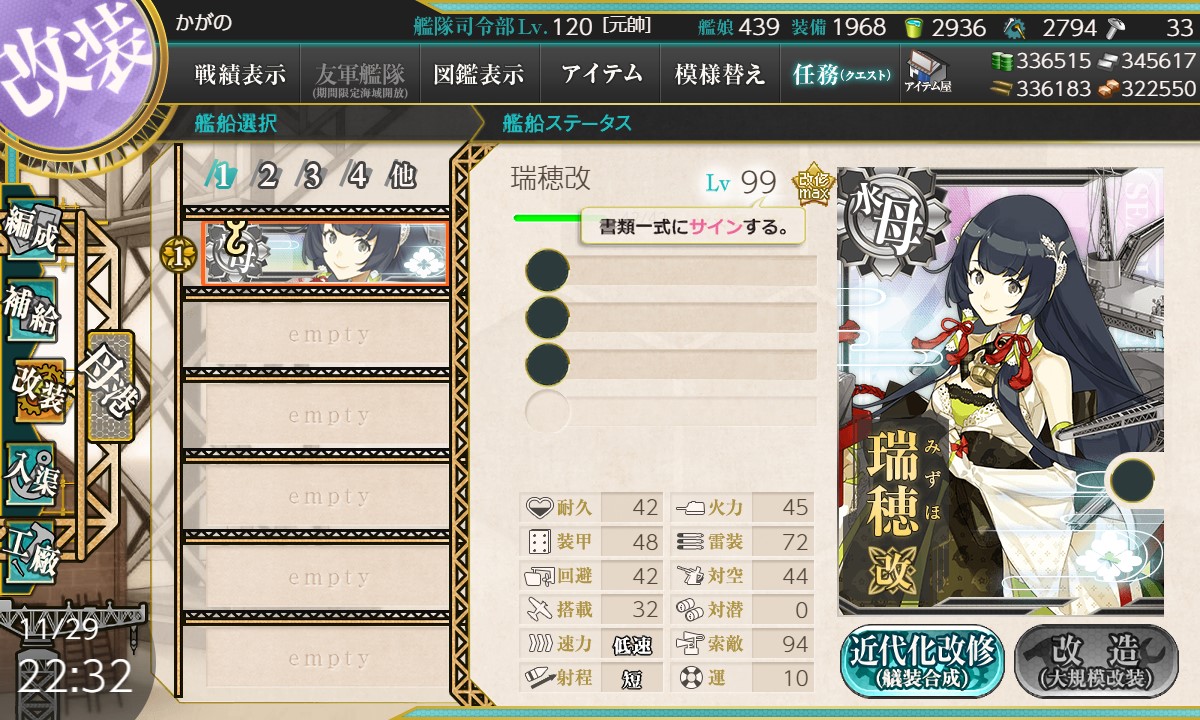Switch to fleet tab 2
1200x720 pixels.
click(x=267, y=177)
